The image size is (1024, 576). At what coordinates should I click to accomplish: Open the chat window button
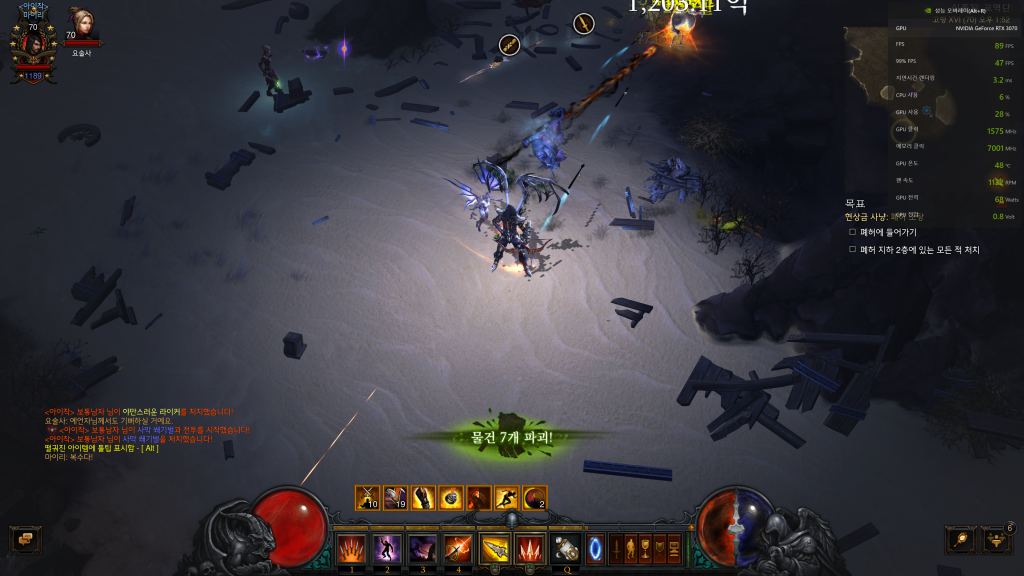(x=22, y=539)
